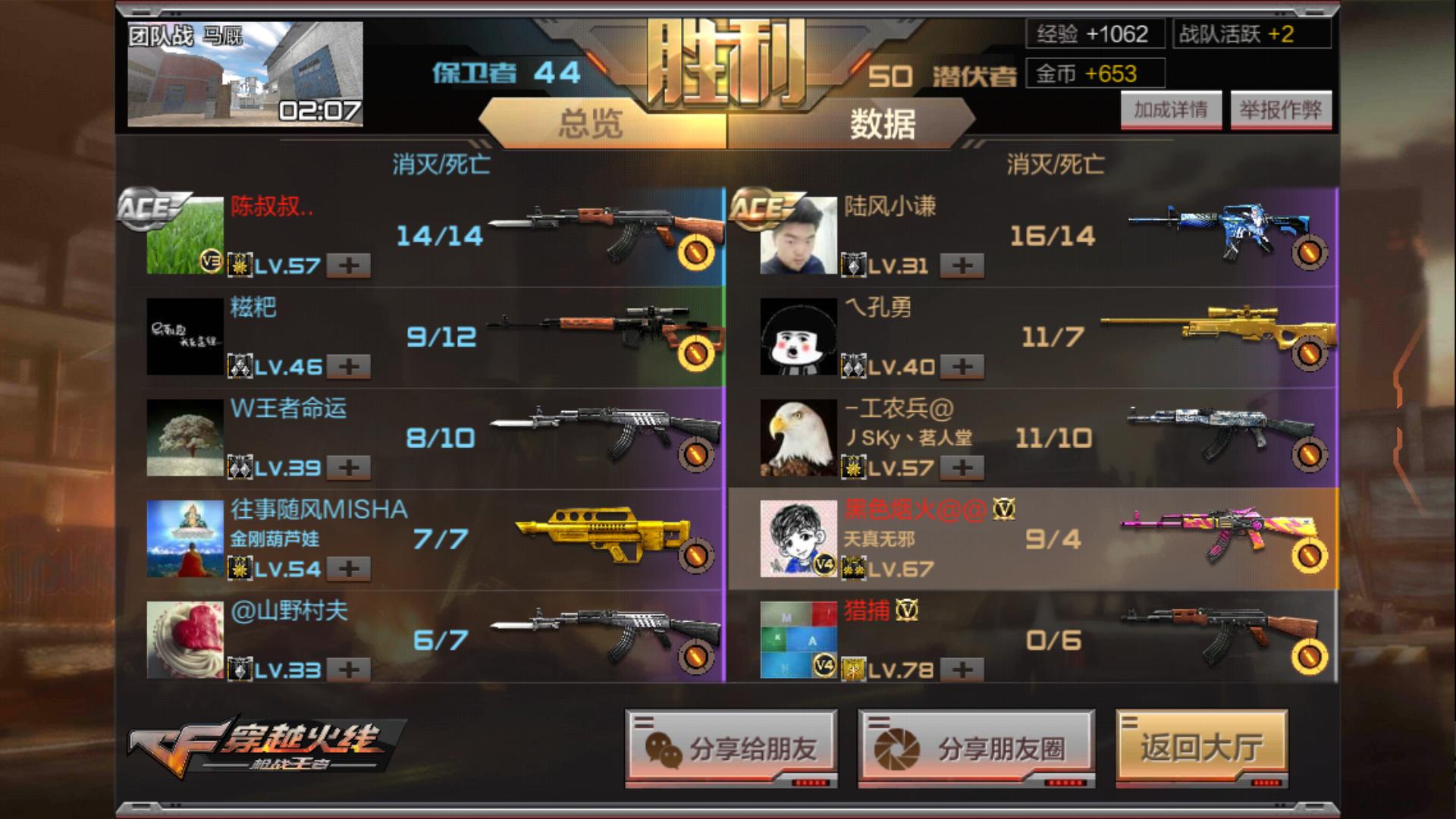This screenshot has width=1456, height=819.
Task: Tap the 分享朋友圈 share button
Action: pos(976,749)
